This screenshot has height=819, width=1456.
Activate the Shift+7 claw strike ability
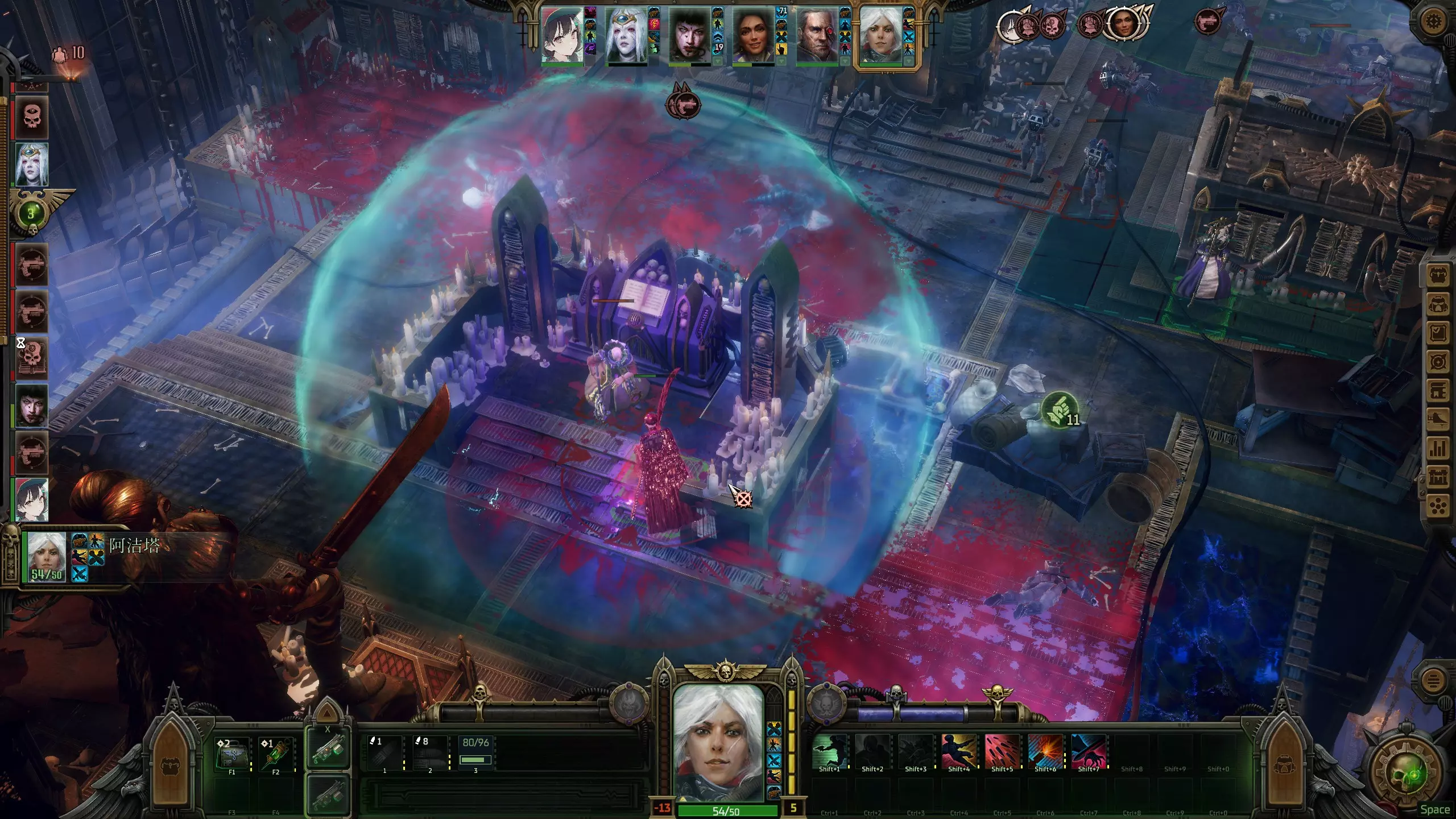click(x=1089, y=751)
